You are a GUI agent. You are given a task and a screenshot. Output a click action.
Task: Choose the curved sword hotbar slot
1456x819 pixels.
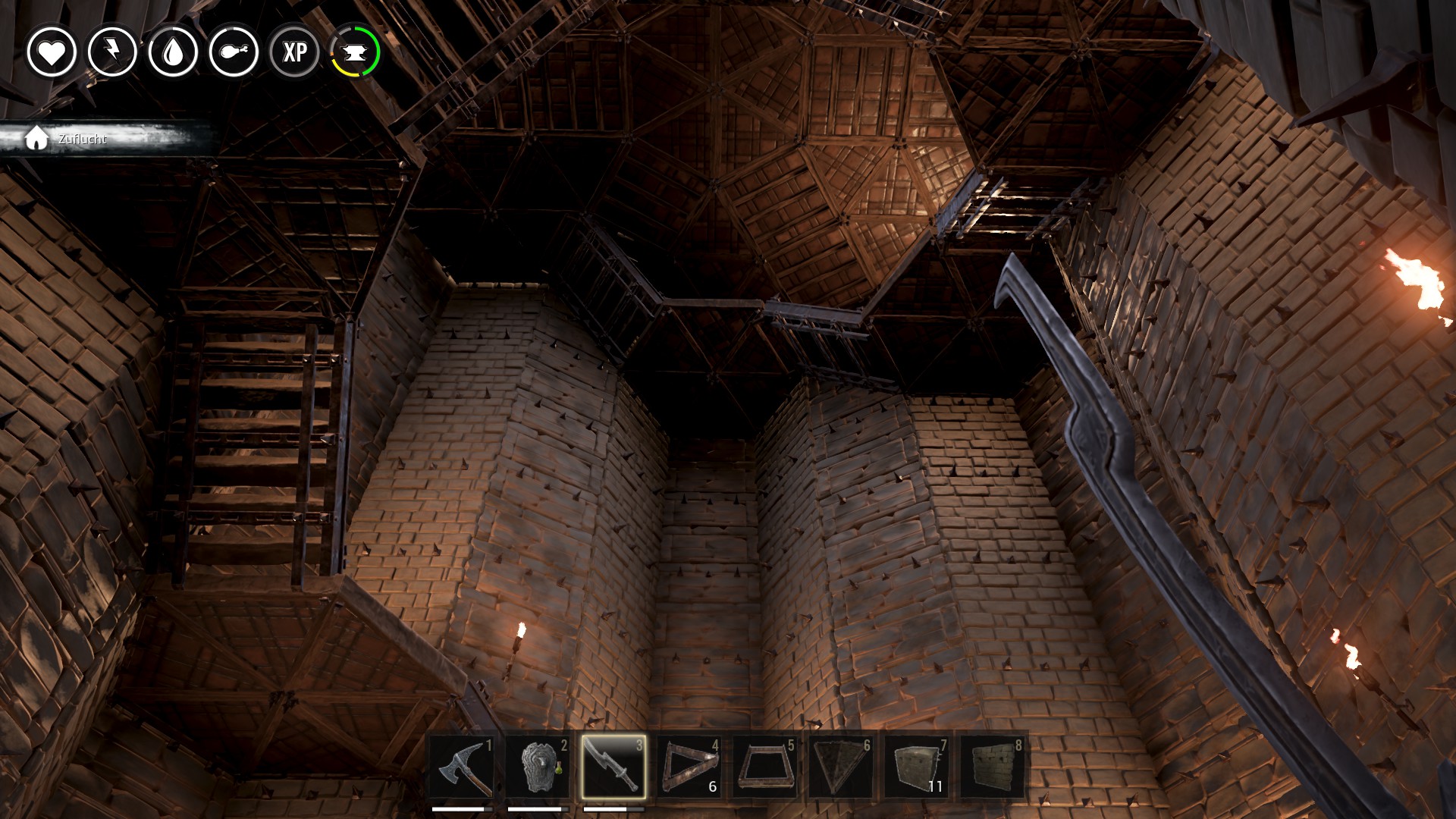coord(613,766)
